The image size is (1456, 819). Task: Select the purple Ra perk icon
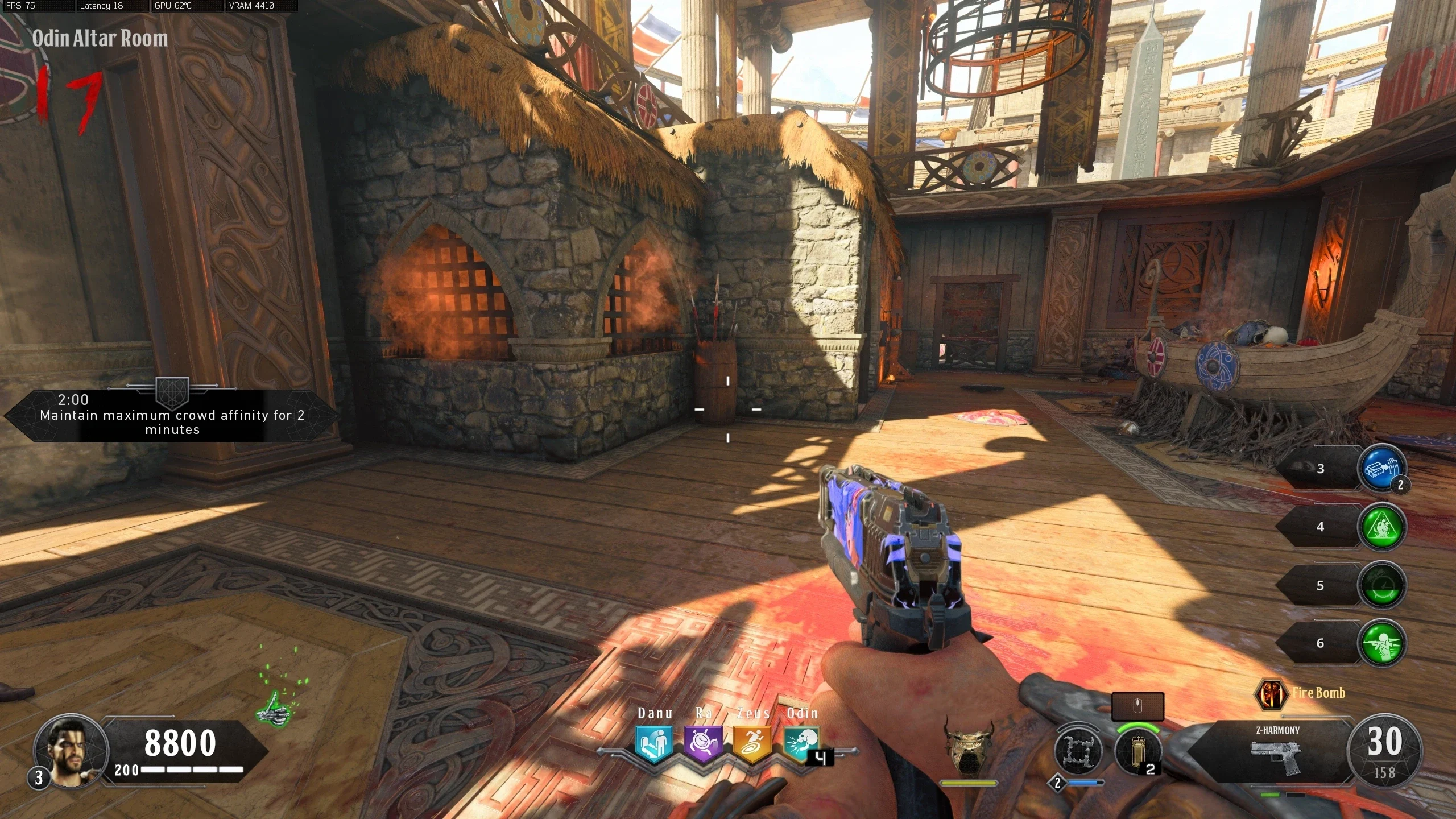point(703,743)
